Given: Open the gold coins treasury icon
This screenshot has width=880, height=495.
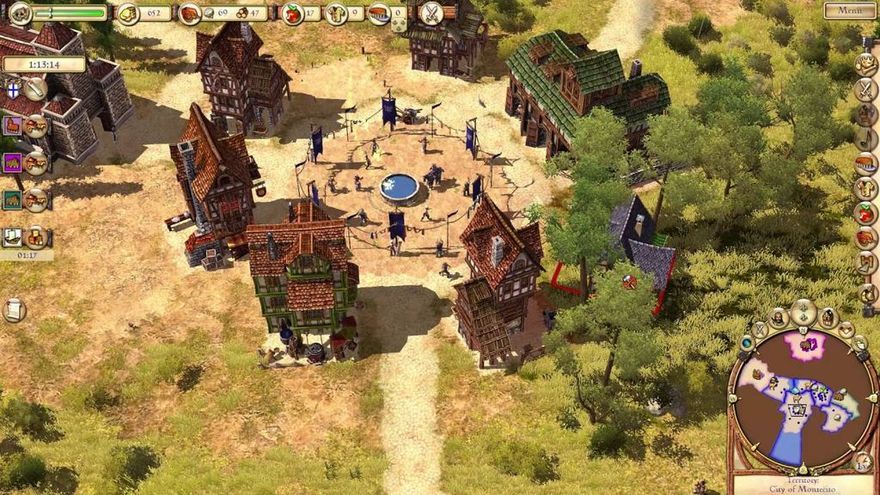Looking at the screenshot, I should tap(128, 13).
